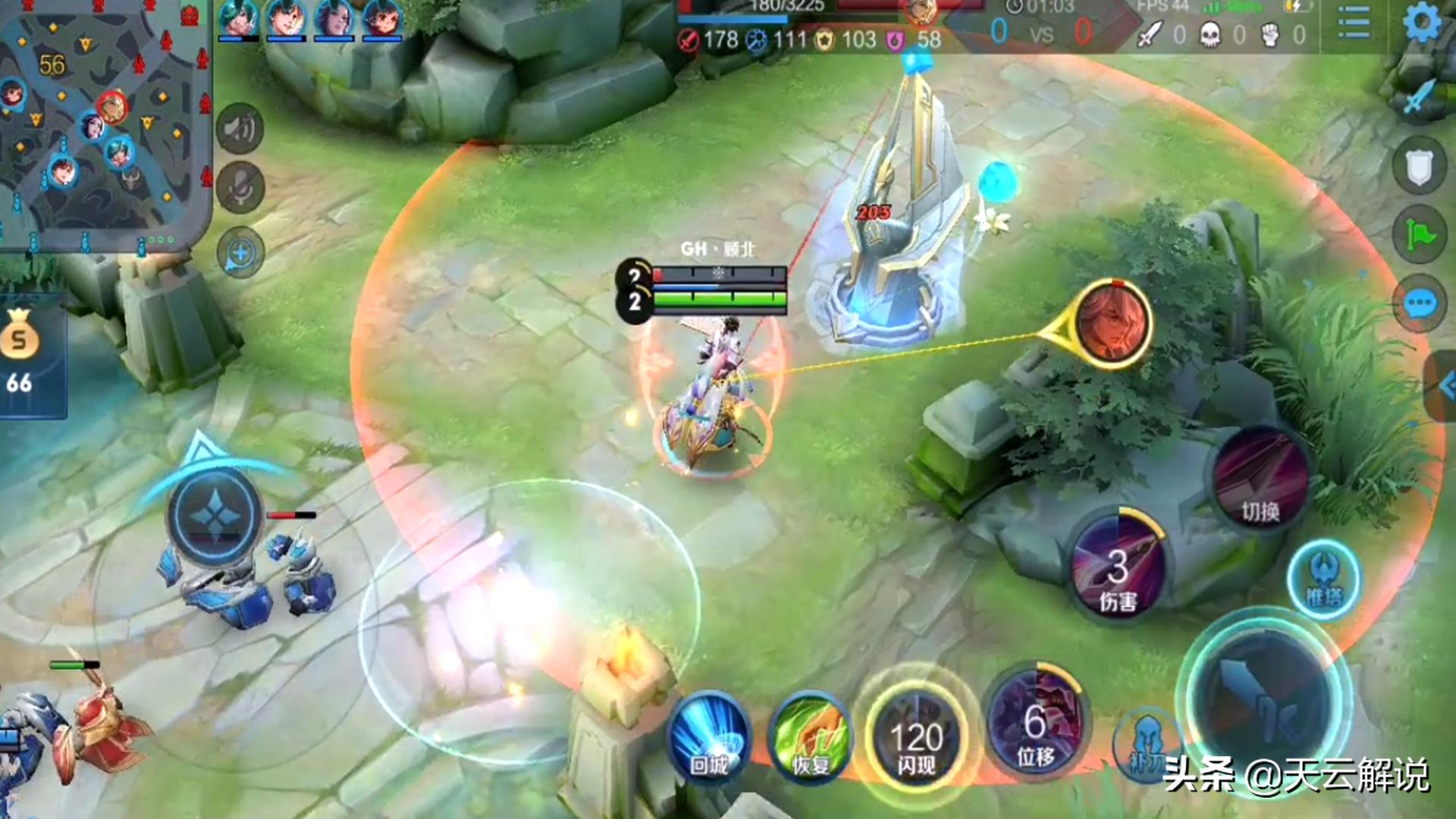Open the settings gear icon

click(x=1422, y=23)
